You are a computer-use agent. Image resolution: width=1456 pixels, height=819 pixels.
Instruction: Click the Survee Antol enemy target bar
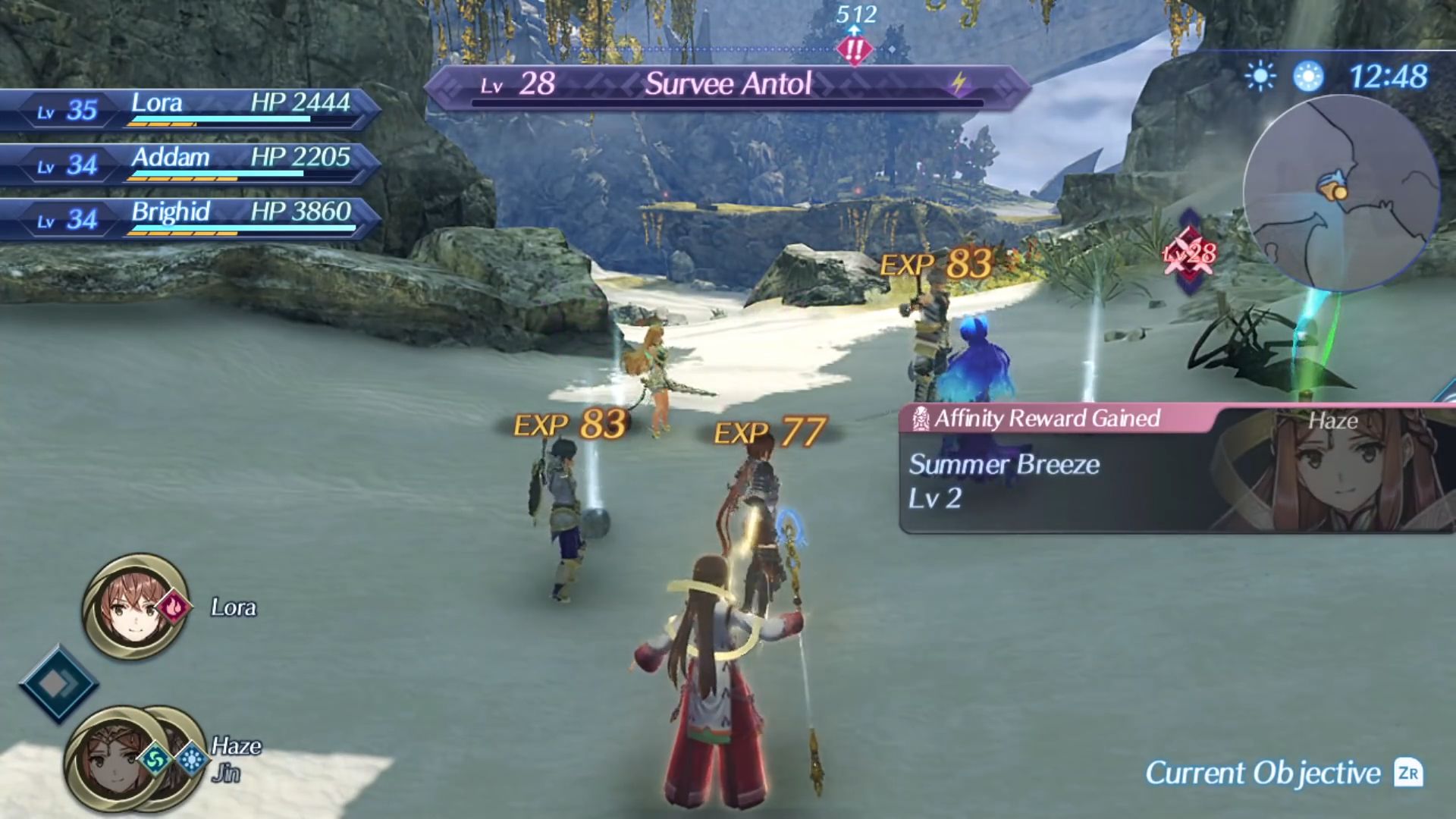coord(726,85)
